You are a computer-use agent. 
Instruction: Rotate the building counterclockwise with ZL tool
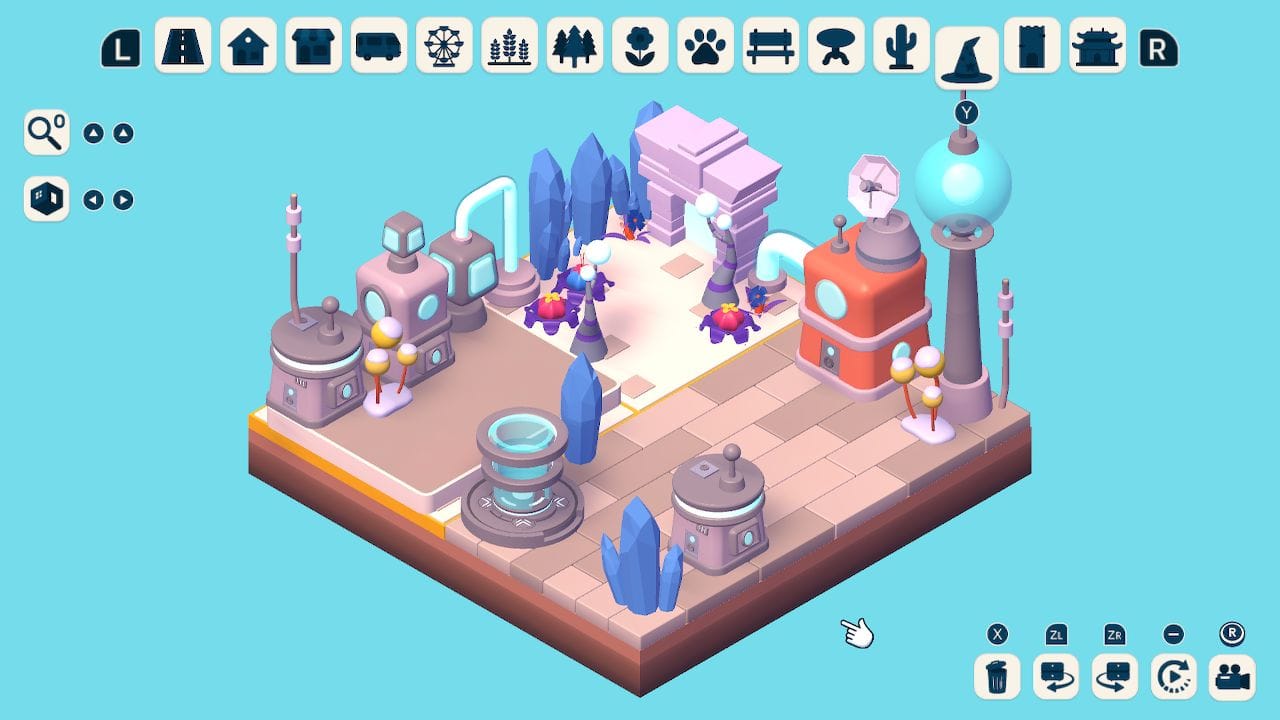point(1055,676)
